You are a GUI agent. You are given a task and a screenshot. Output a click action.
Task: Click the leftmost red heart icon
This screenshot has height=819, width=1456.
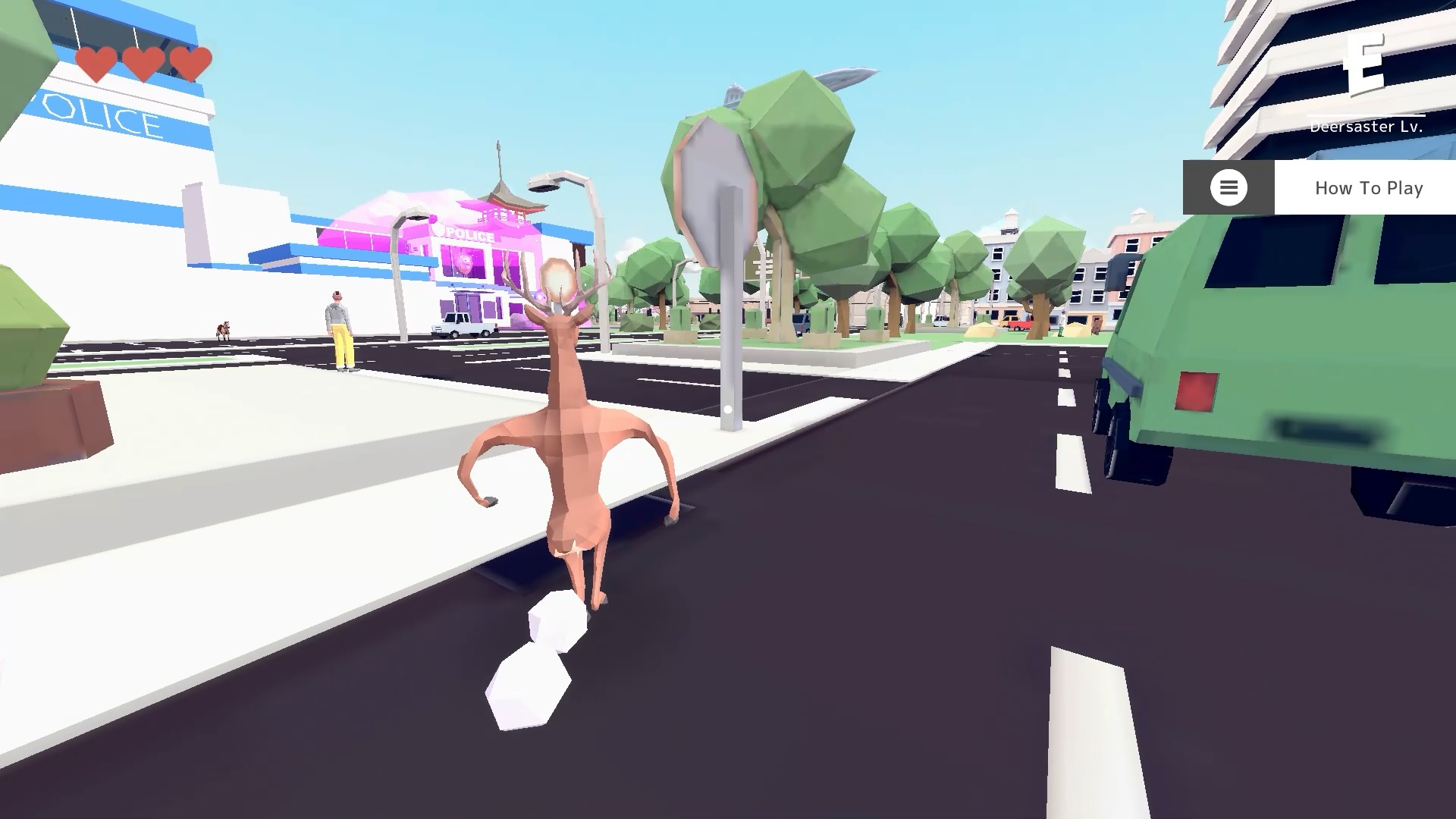tap(97, 63)
